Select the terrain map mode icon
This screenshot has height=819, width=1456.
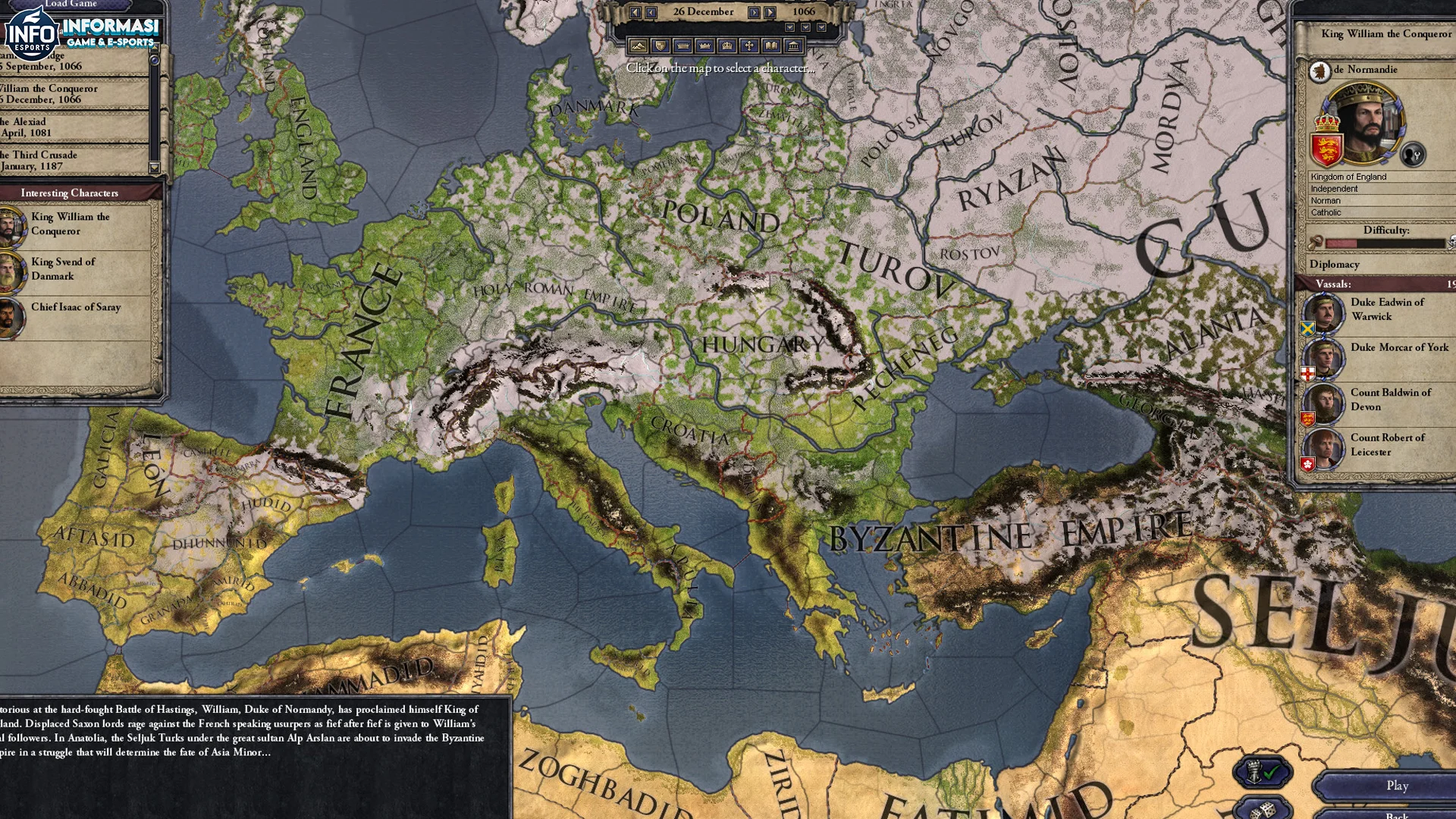[x=638, y=45]
